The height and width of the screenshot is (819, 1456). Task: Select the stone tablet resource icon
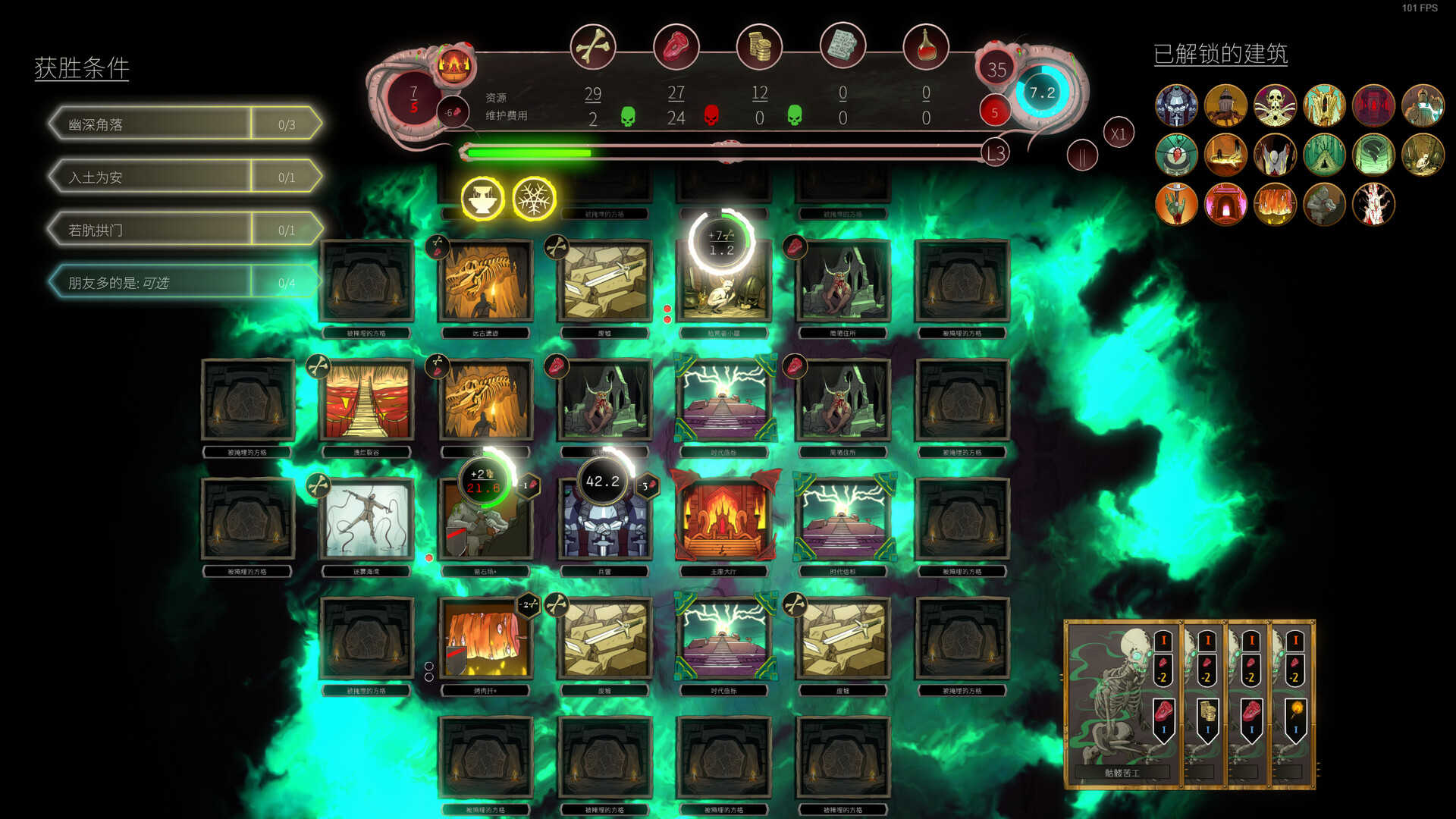pos(843,47)
